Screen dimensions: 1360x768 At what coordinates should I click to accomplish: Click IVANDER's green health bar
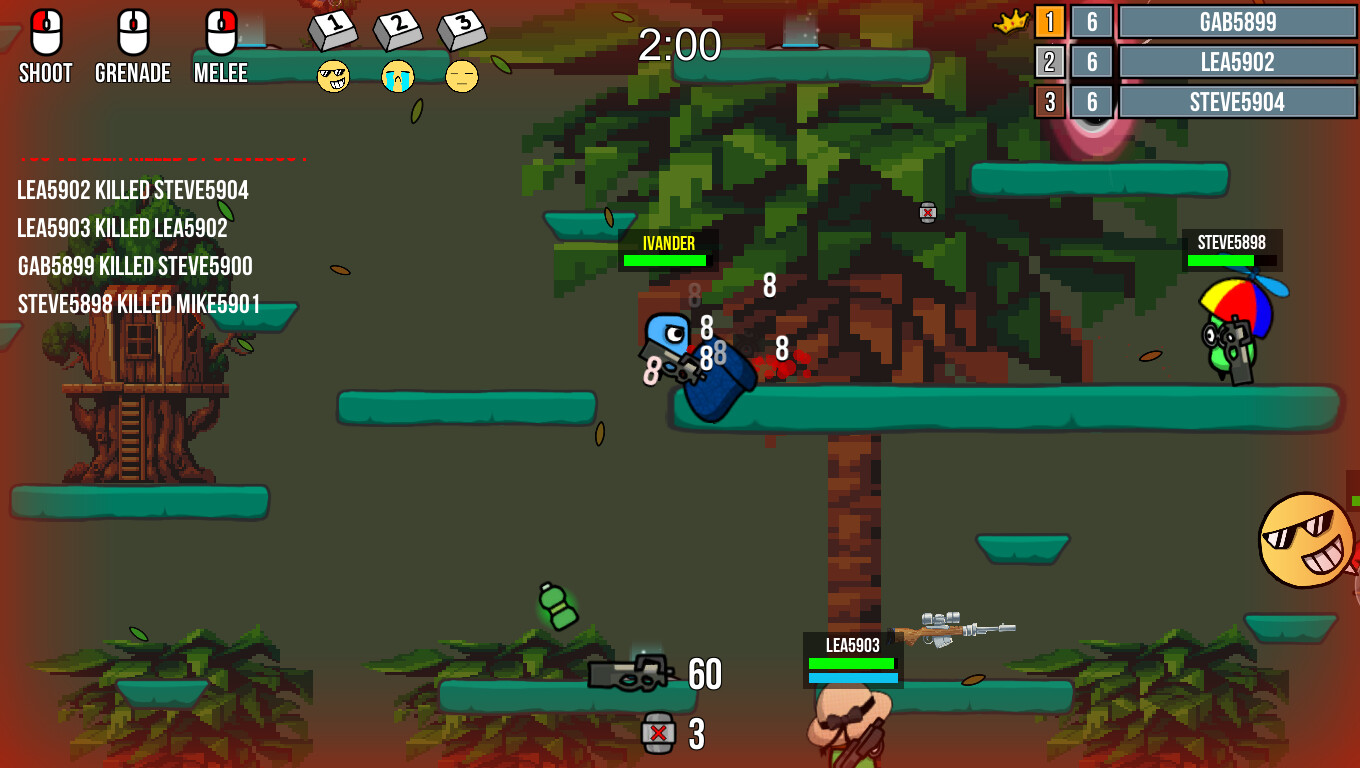[665, 261]
